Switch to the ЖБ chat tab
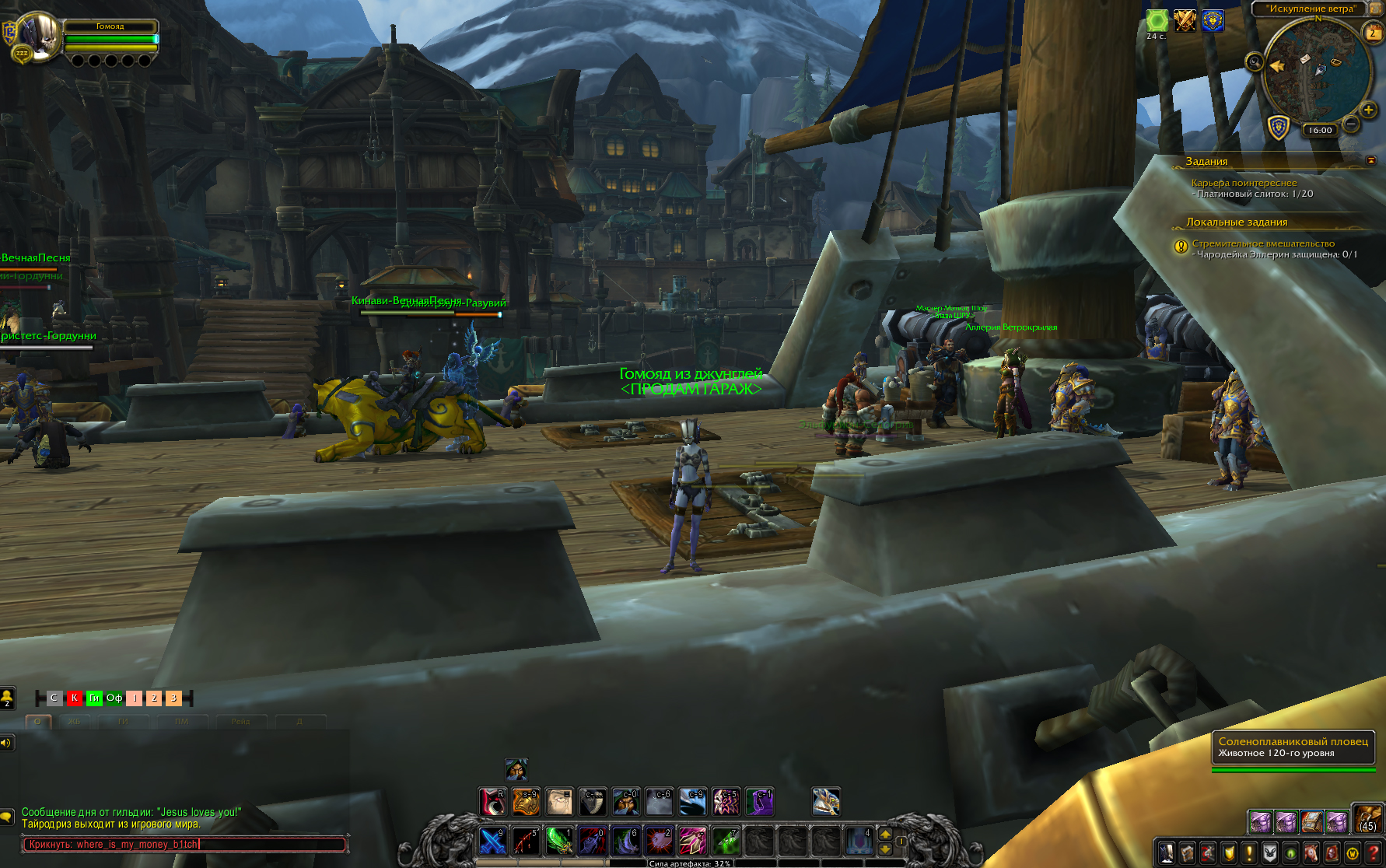1386x868 pixels. [x=75, y=722]
